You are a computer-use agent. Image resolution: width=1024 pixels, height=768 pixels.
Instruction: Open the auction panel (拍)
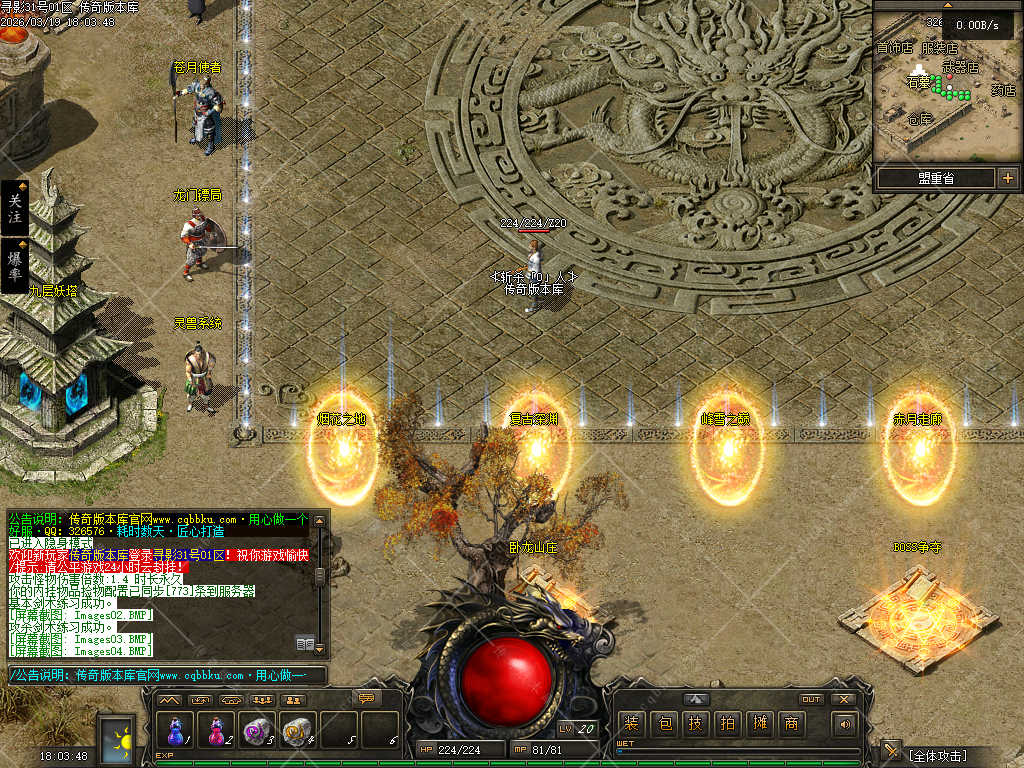coord(727,724)
